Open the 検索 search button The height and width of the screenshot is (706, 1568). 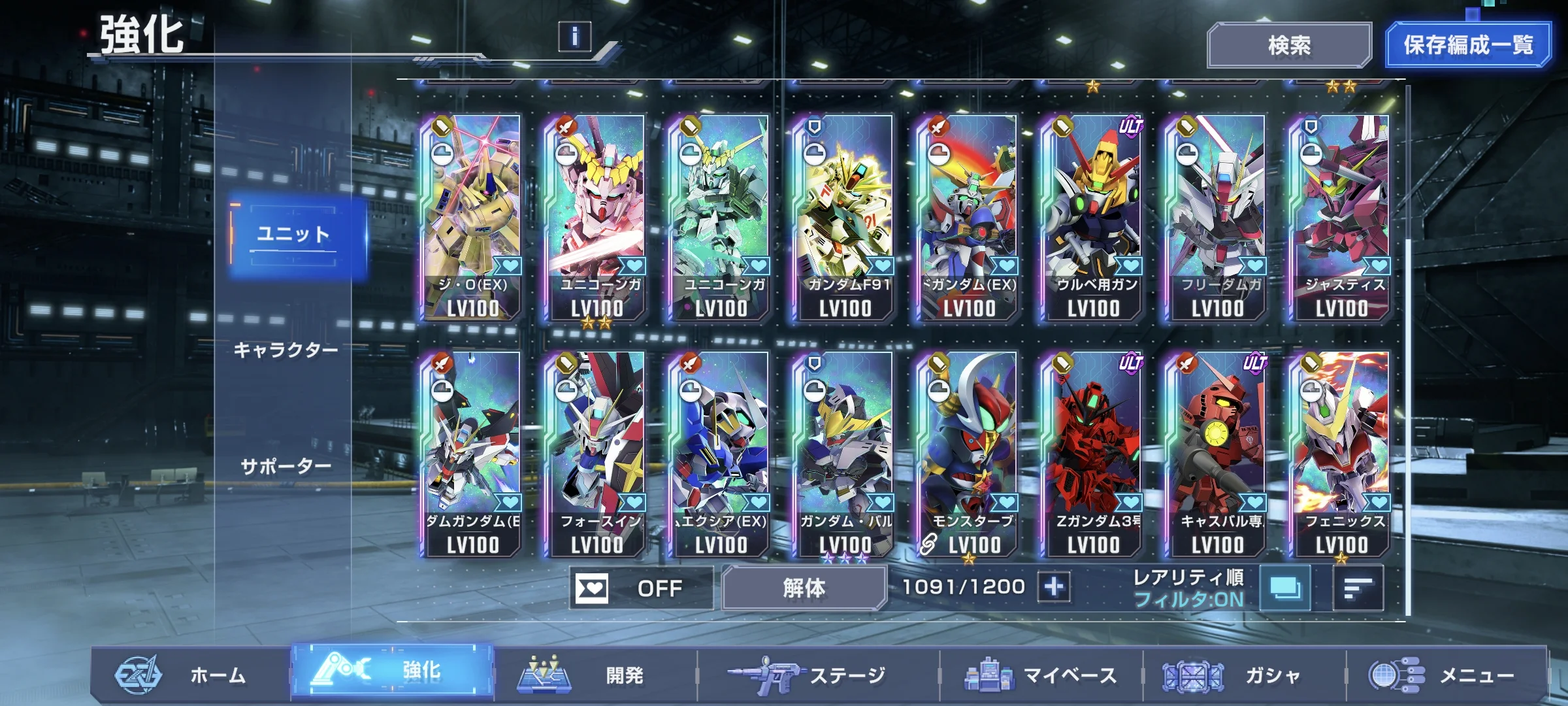point(1288,45)
